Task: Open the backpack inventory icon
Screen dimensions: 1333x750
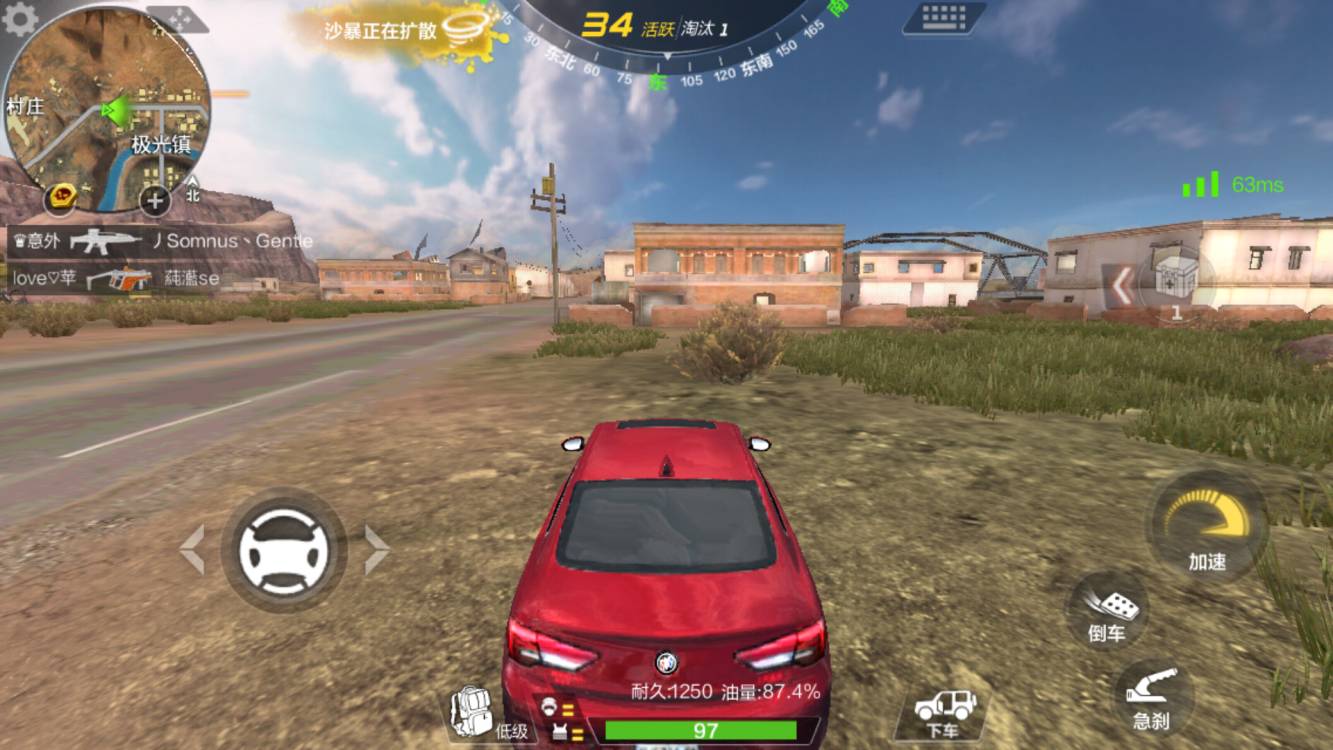Action: (x=472, y=712)
